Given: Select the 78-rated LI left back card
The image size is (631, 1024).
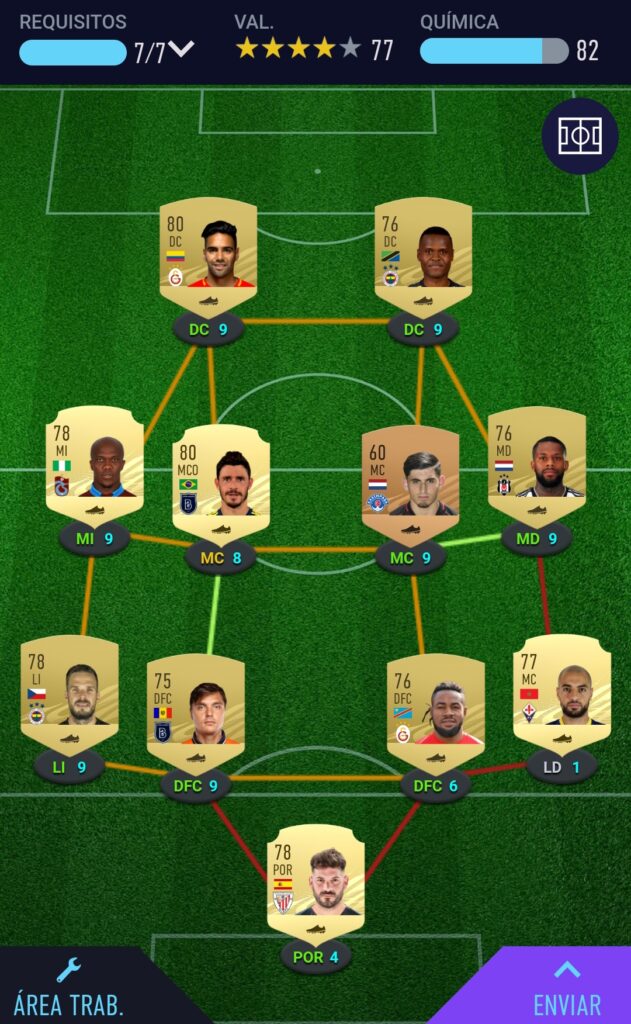Looking at the screenshot, I should pos(69,689).
